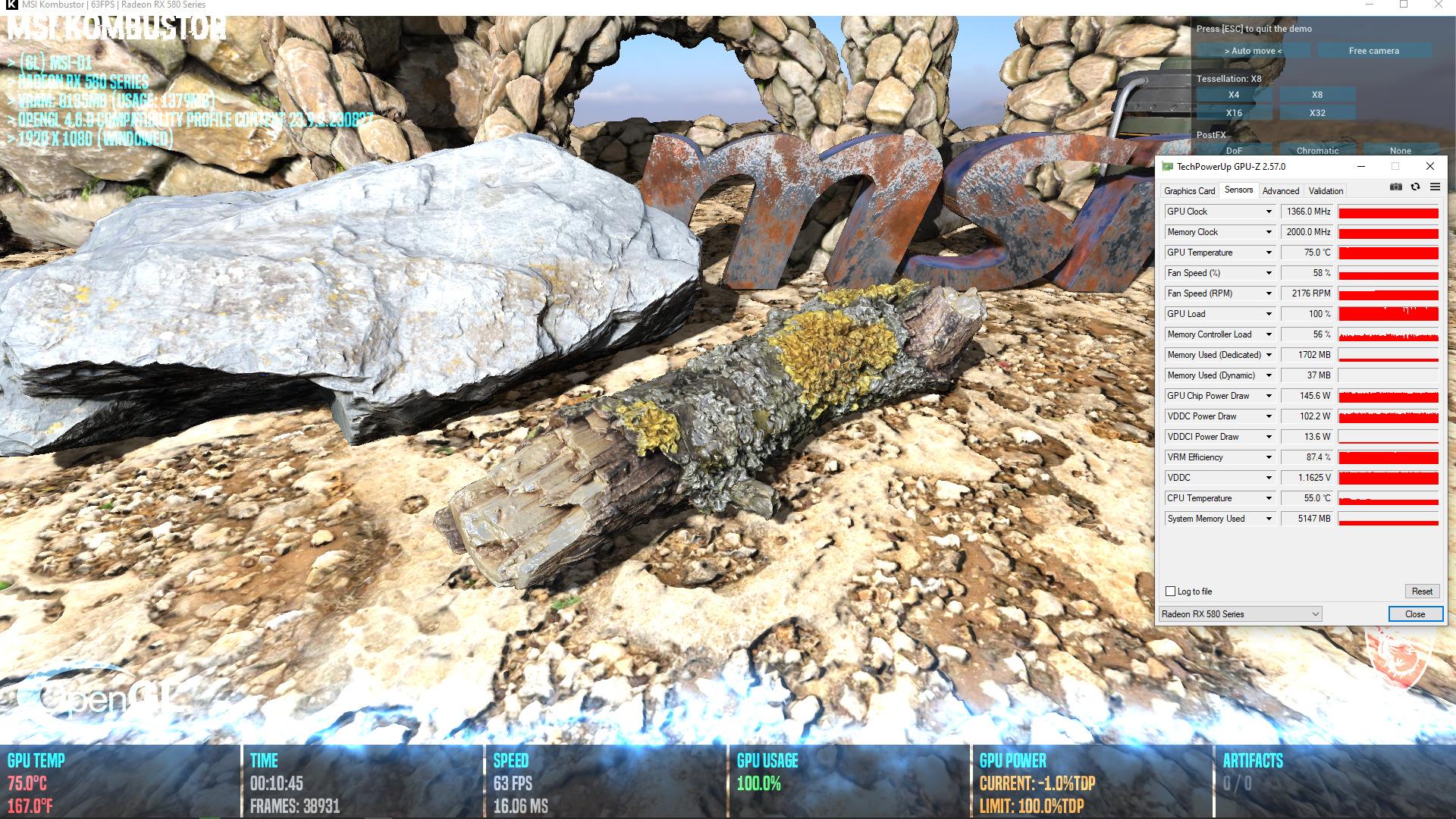1456x819 pixels.
Task: Enable the Auto move camera mode
Action: [x=1253, y=51]
